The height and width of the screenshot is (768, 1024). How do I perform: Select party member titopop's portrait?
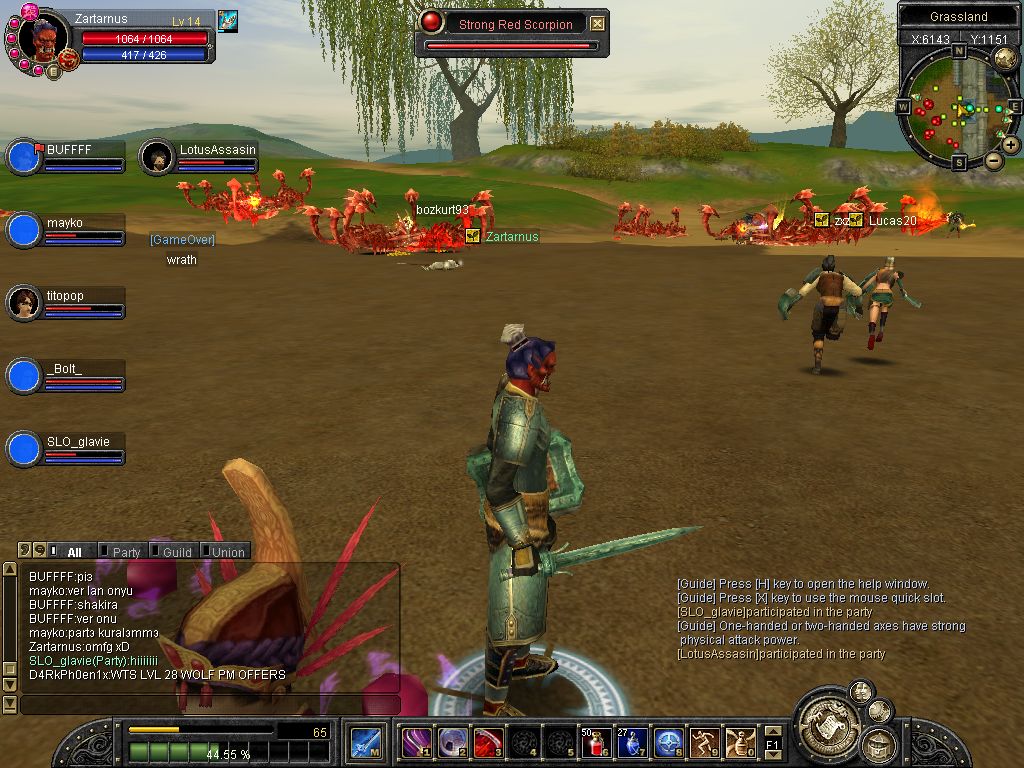point(23,302)
